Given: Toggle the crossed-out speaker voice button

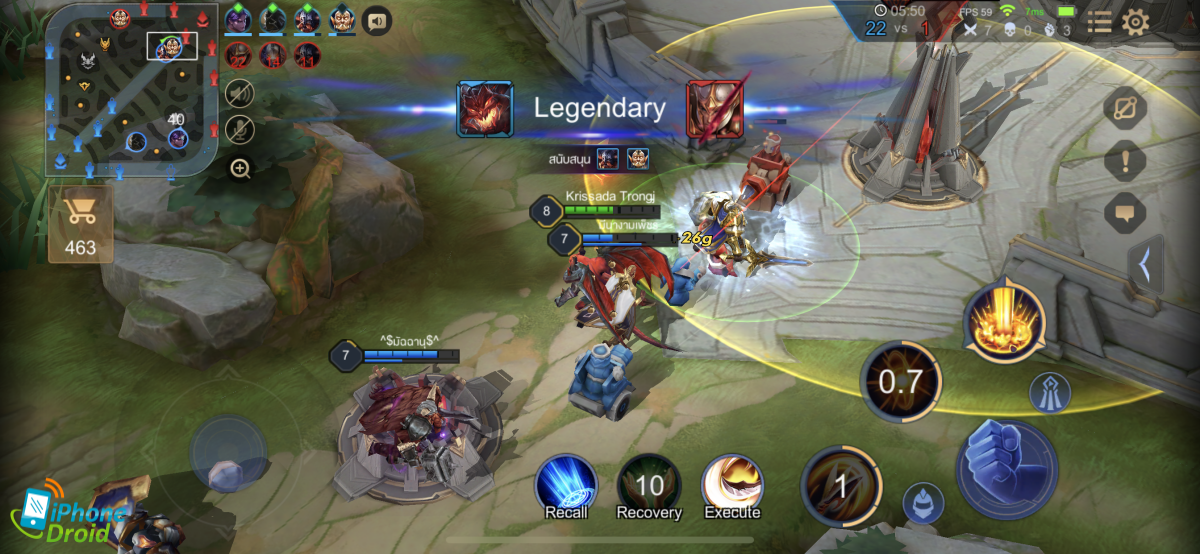Looking at the screenshot, I should click(240, 94).
